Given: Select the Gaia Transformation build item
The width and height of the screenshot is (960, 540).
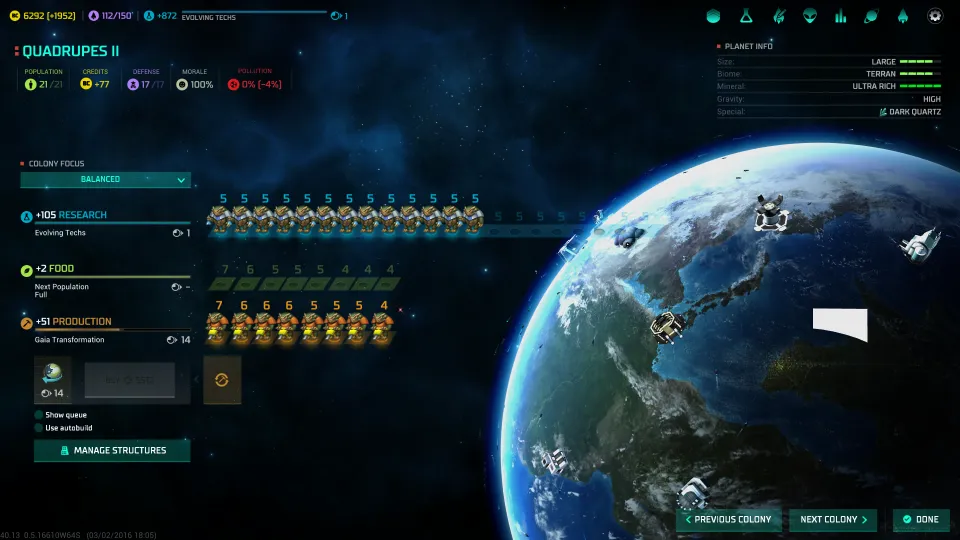Looking at the screenshot, I should coord(52,381).
